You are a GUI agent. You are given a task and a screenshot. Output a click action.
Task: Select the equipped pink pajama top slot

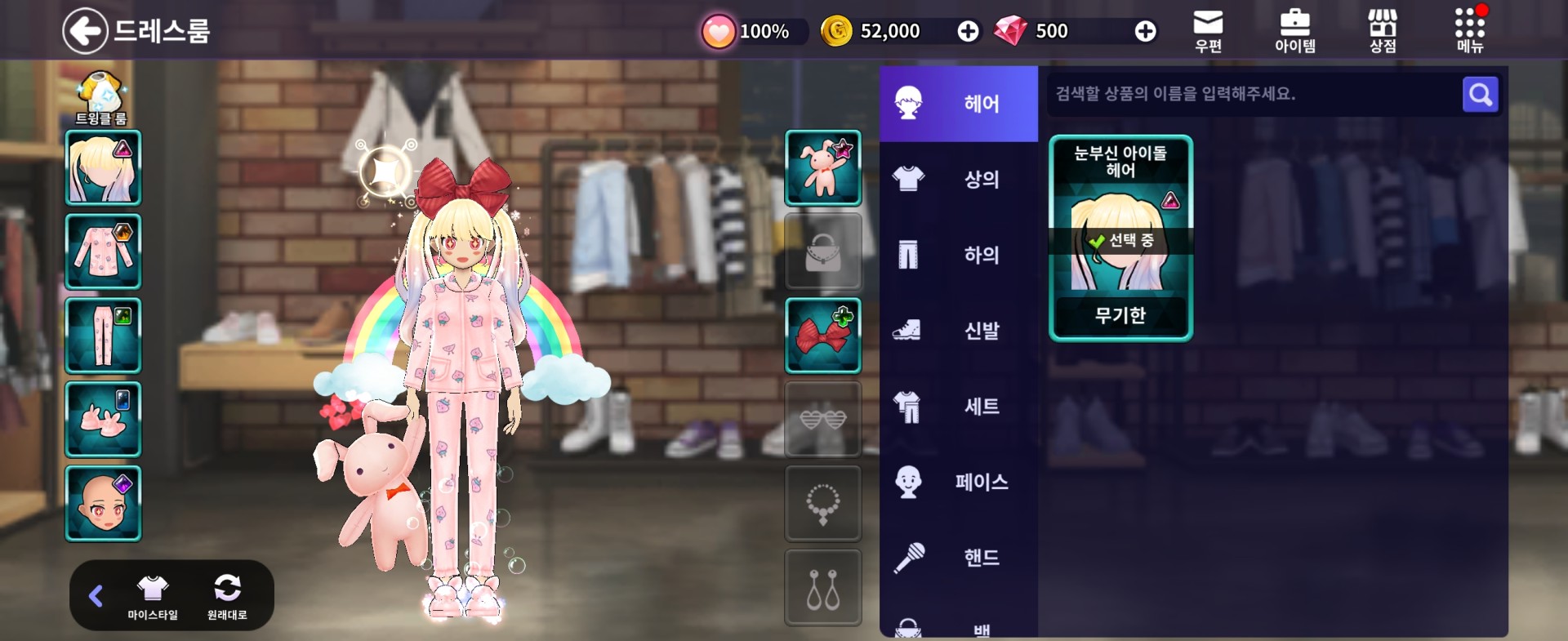click(103, 252)
